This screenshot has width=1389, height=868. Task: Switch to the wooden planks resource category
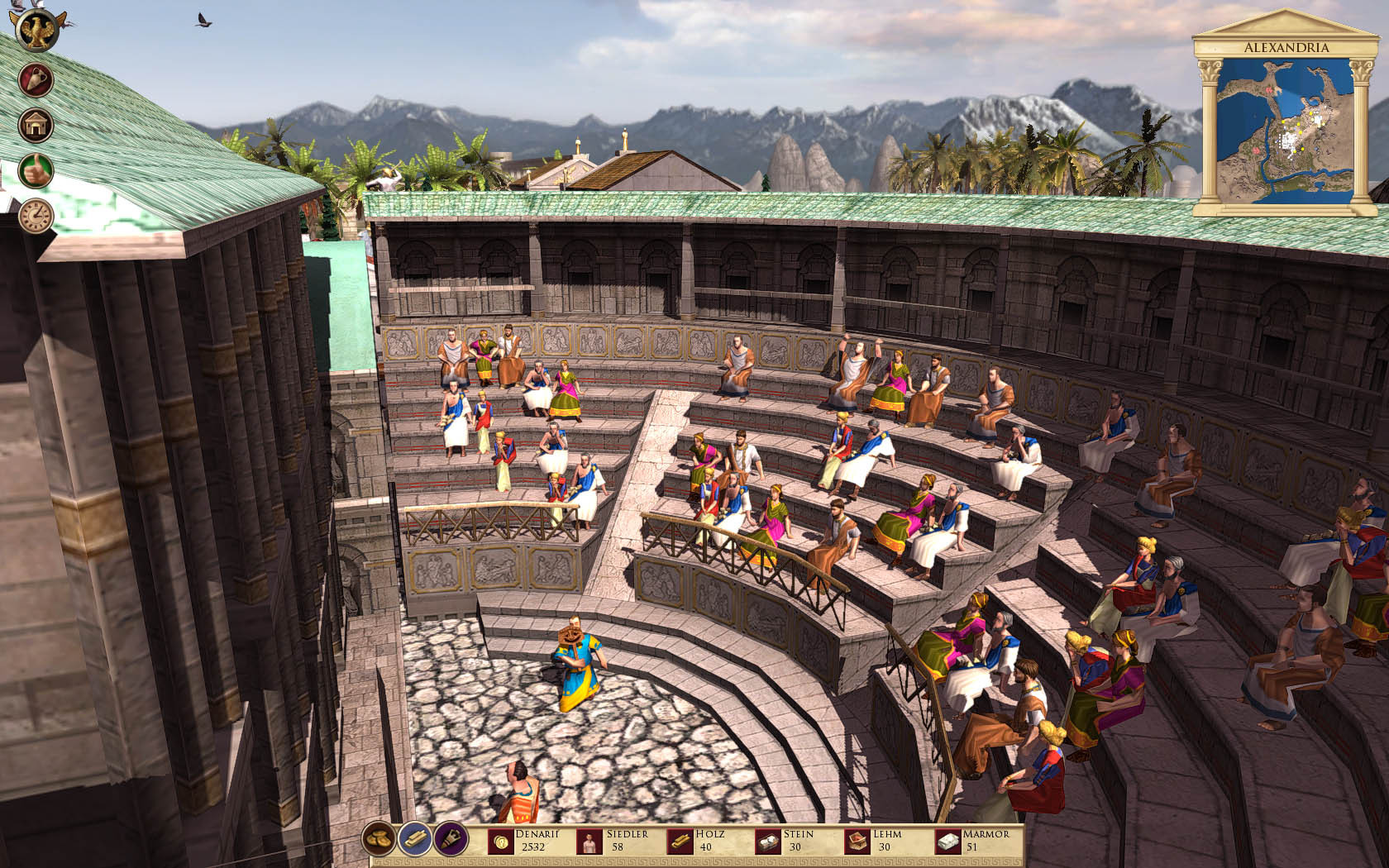pos(415,840)
